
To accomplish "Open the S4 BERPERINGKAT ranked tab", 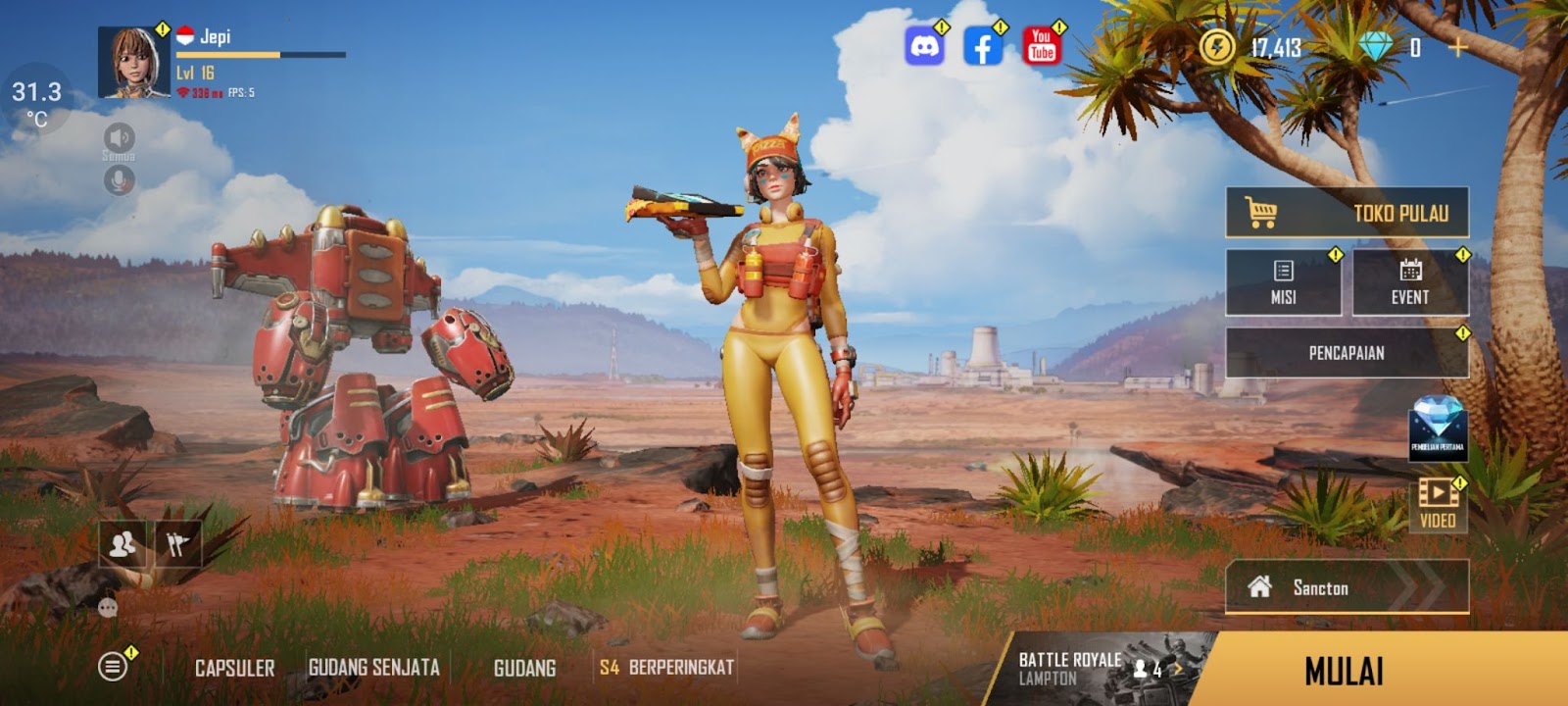I will tap(666, 668).
